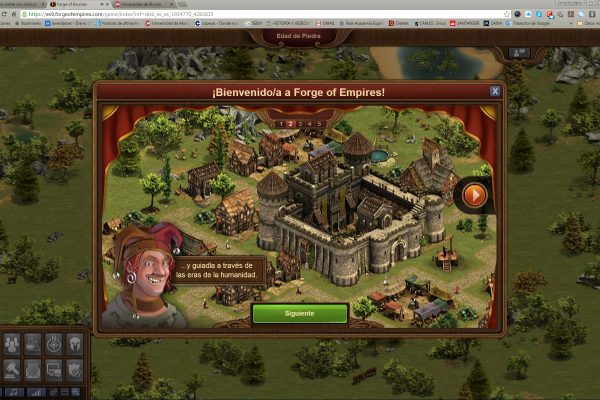
Task: Open the friends and social menu icon
Action: coord(12,344)
